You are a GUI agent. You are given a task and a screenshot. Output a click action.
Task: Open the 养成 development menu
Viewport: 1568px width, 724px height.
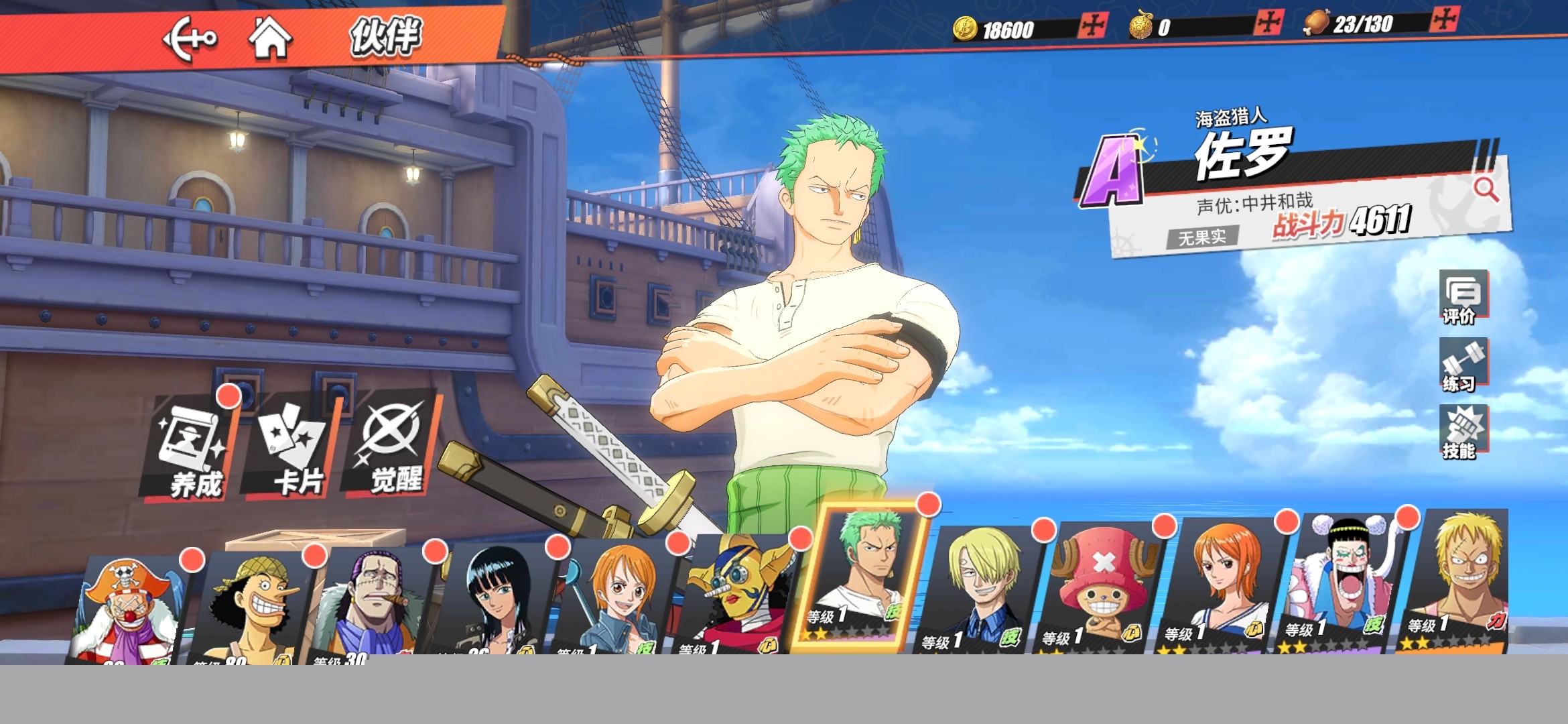(x=191, y=449)
